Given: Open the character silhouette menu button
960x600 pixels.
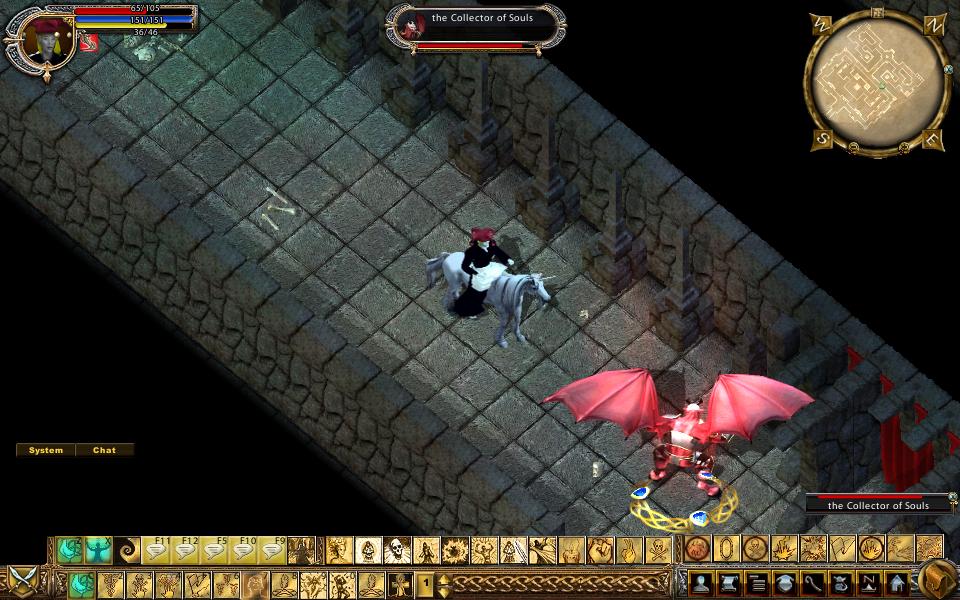Looking at the screenshot, I should [699, 583].
